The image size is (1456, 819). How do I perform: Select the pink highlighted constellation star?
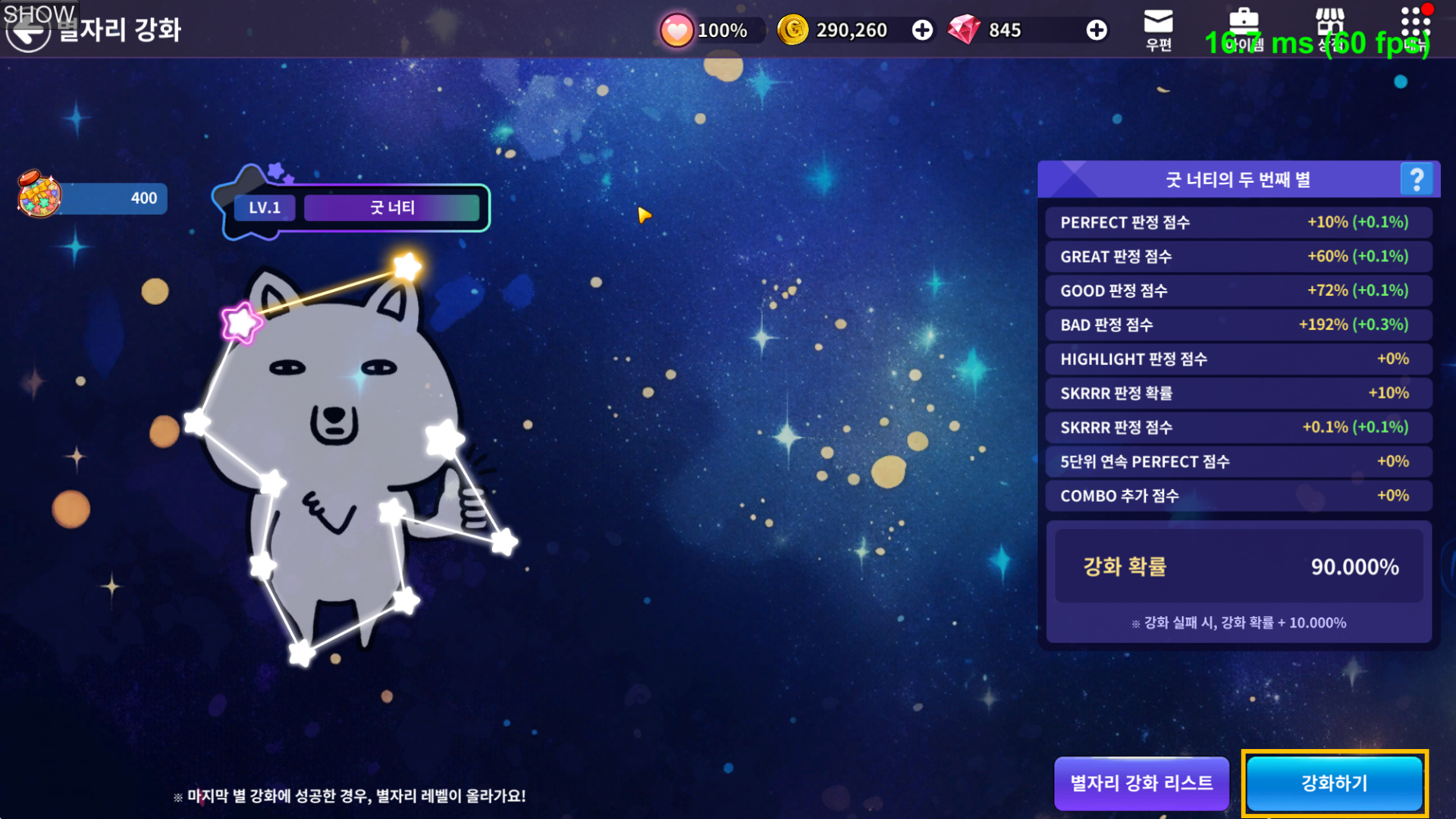[x=241, y=323]
